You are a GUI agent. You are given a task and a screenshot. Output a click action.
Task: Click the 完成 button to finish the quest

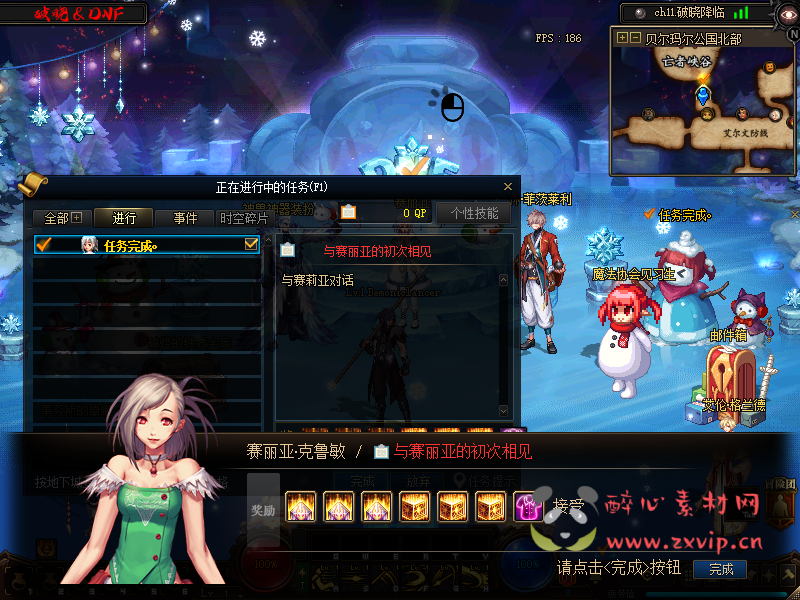(x=720, y=569)
